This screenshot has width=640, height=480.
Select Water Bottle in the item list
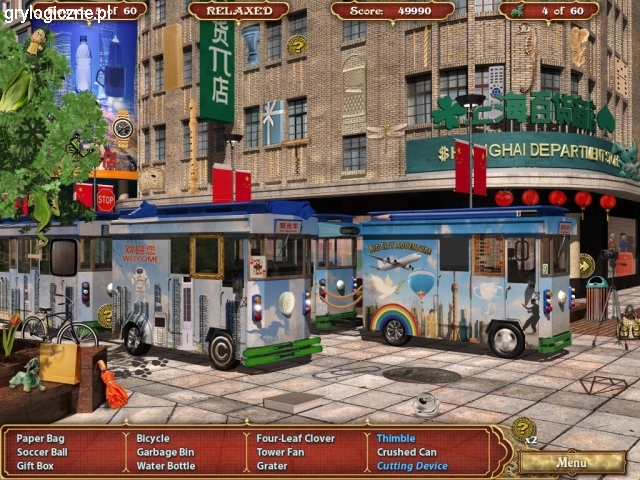(166, 466)
